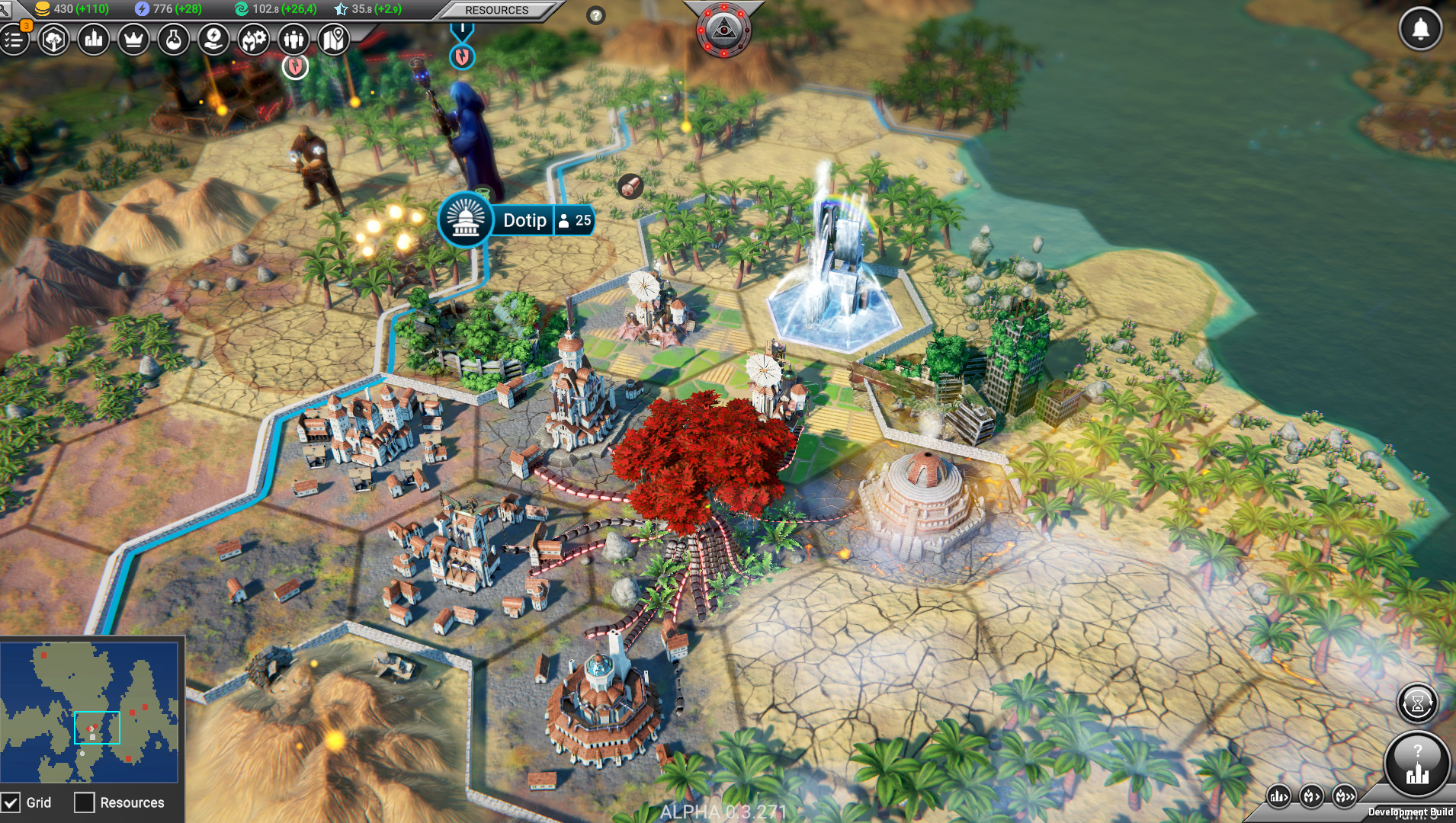Open the helmet and gear unit menu
The width and height of the screenshot is (1456, 823).
[254, 40]
